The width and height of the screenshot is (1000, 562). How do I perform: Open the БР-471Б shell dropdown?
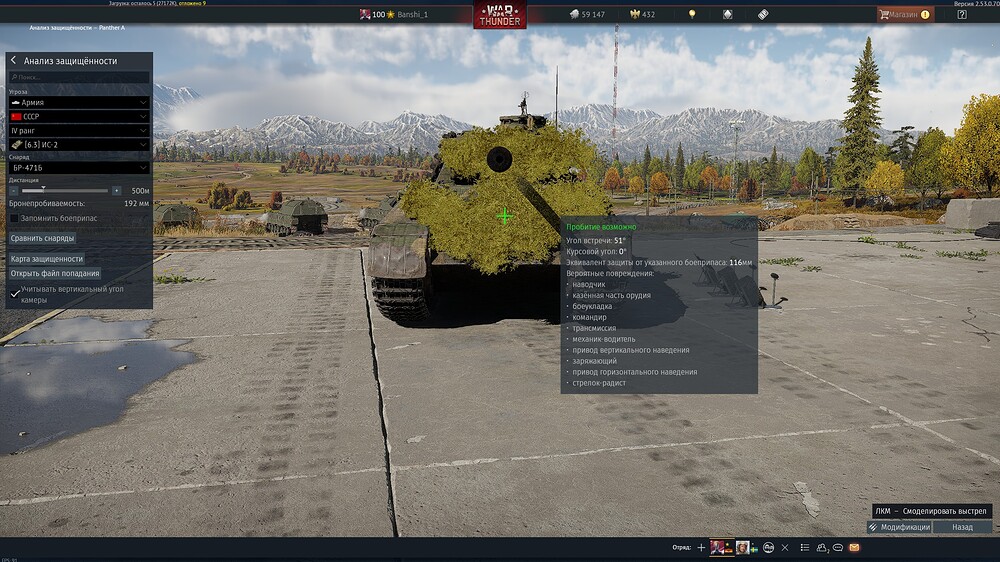pyautogui.click(x=79, y=168)
